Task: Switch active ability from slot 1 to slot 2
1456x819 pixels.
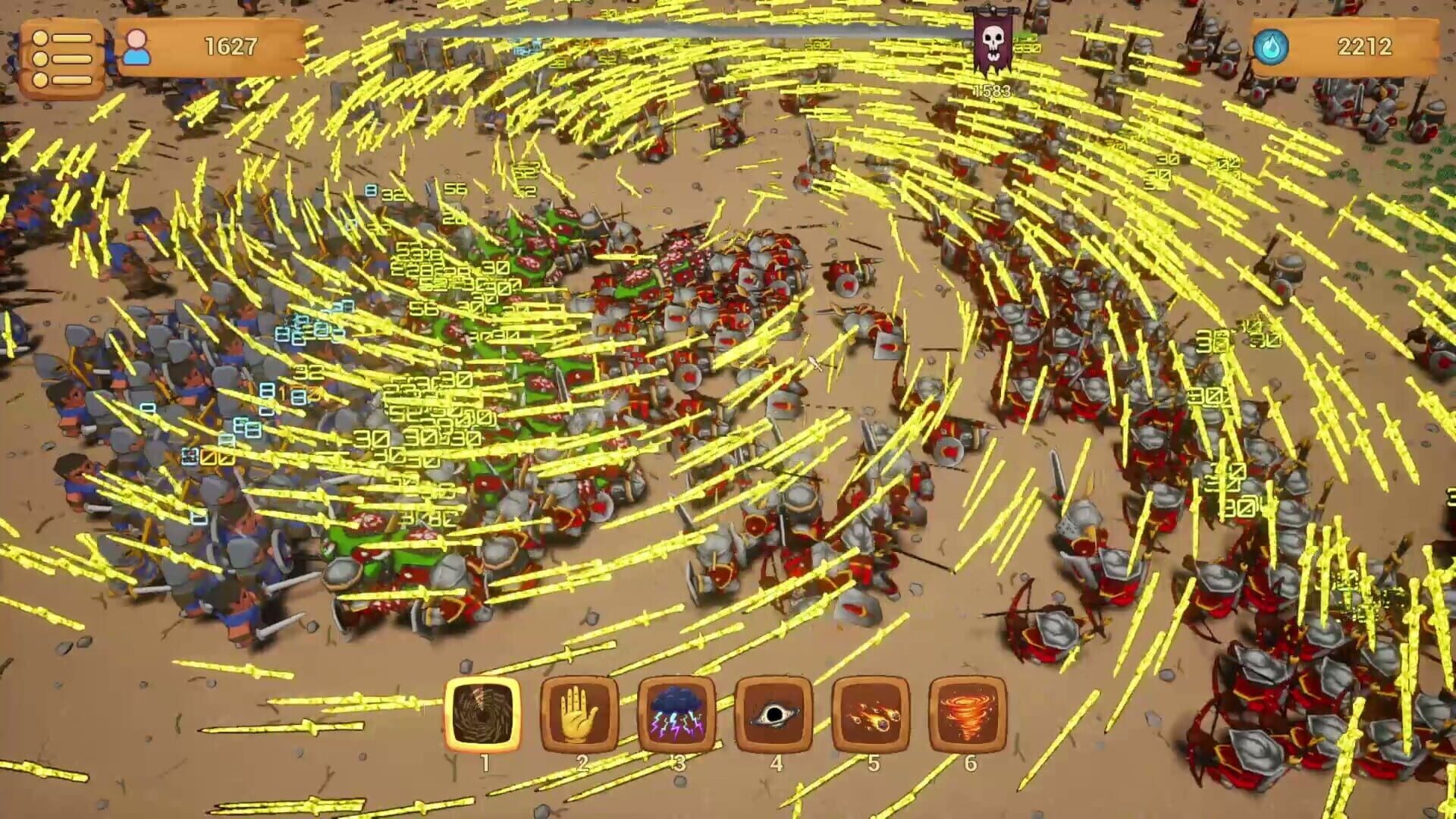Action: click(581, 712)
